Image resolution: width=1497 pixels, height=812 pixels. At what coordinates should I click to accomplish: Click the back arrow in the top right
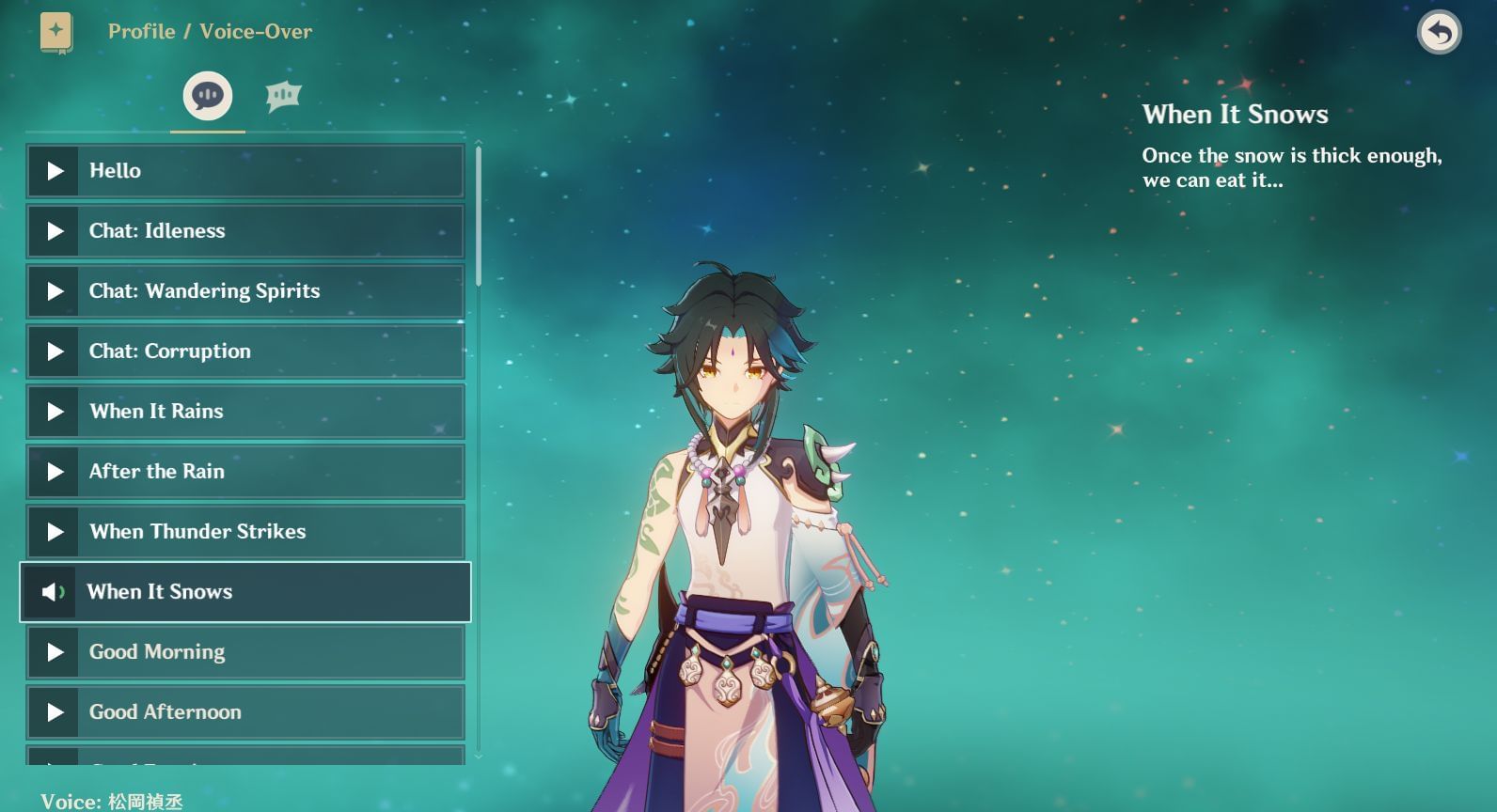pyautogui.click(x=1438, y=31)
